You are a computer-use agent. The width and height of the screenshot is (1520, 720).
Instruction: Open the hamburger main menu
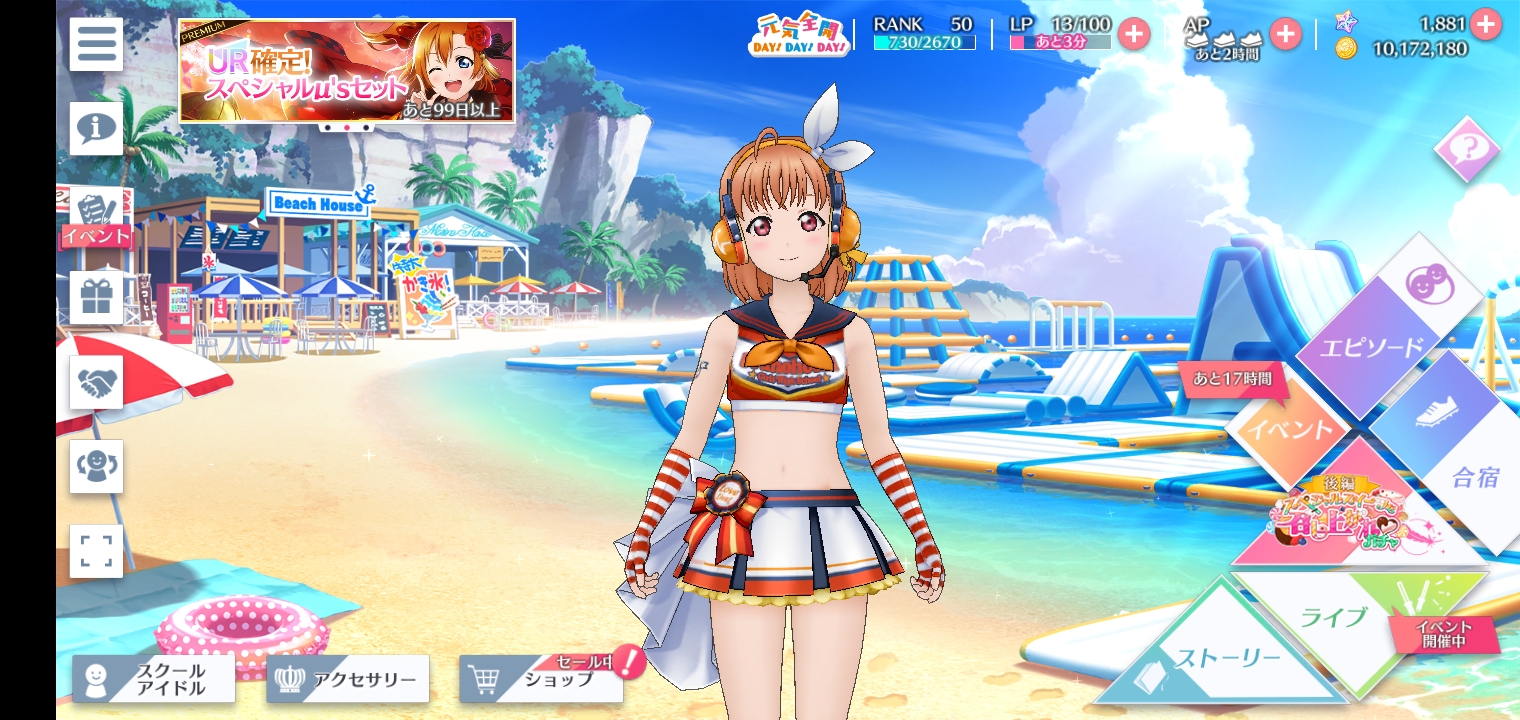(x=96, y=44)
